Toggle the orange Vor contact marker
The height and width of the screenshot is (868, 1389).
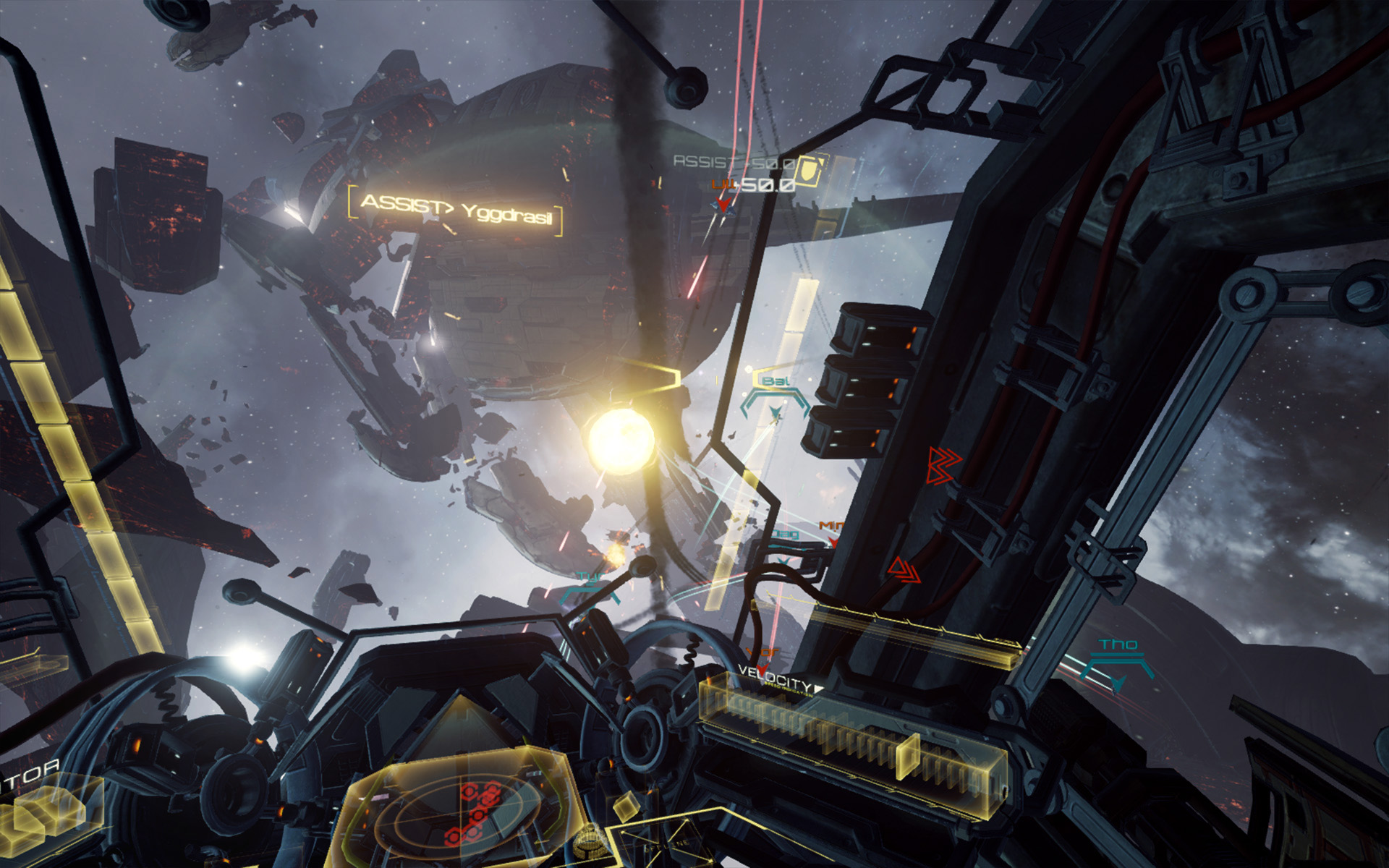[x=762, y=651]
